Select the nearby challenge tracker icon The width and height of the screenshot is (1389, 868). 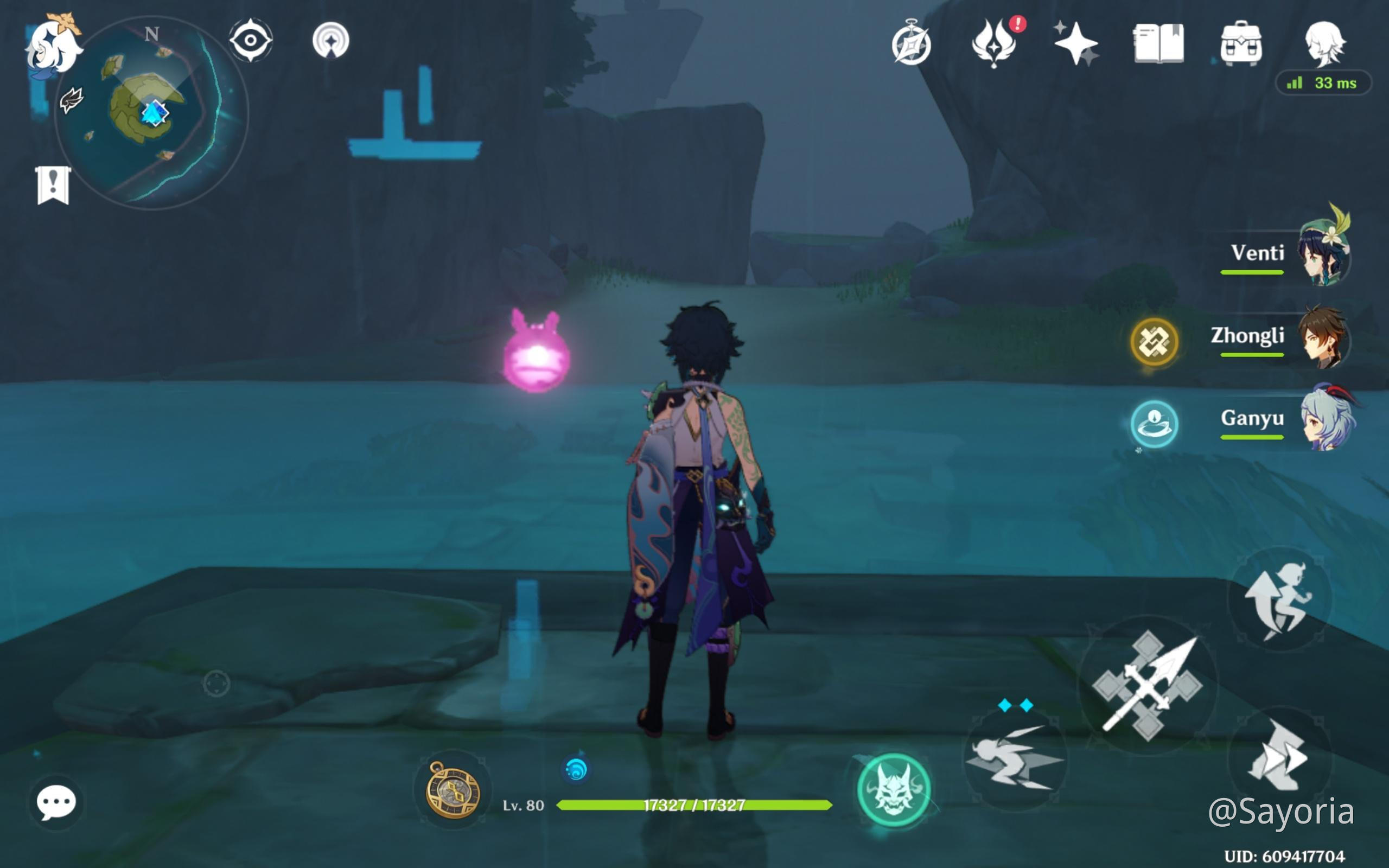(x=331, y=41)
